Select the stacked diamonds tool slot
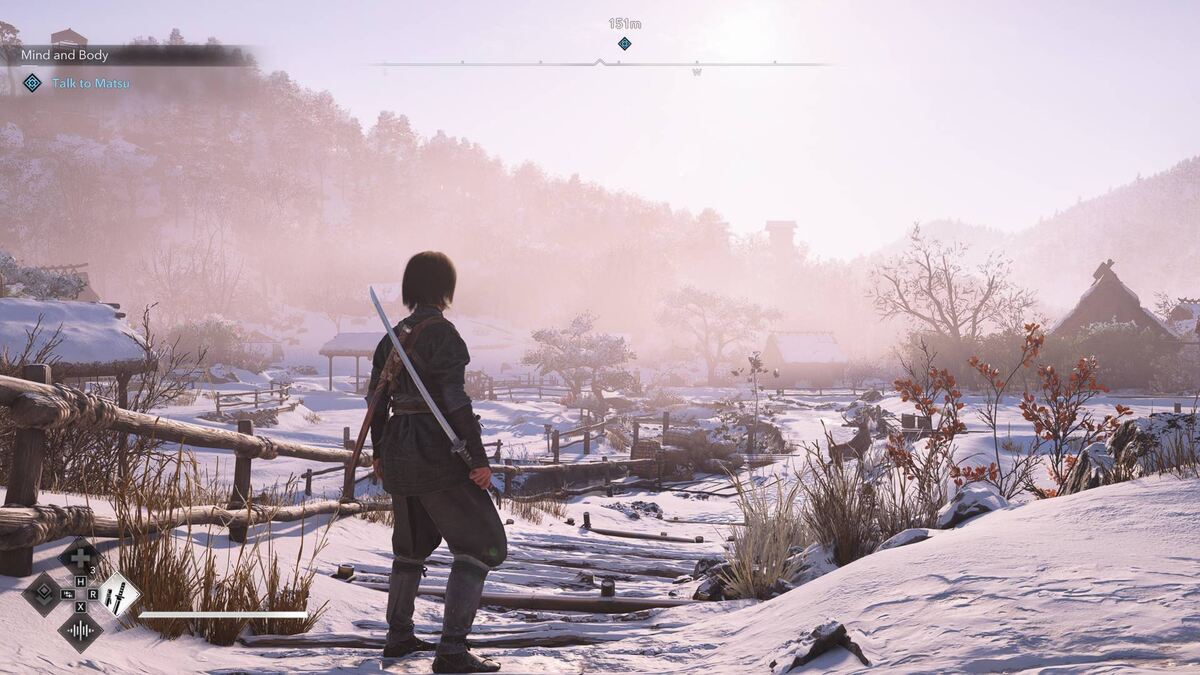Viewport: 1200px width, 675px height. point(43,594)
